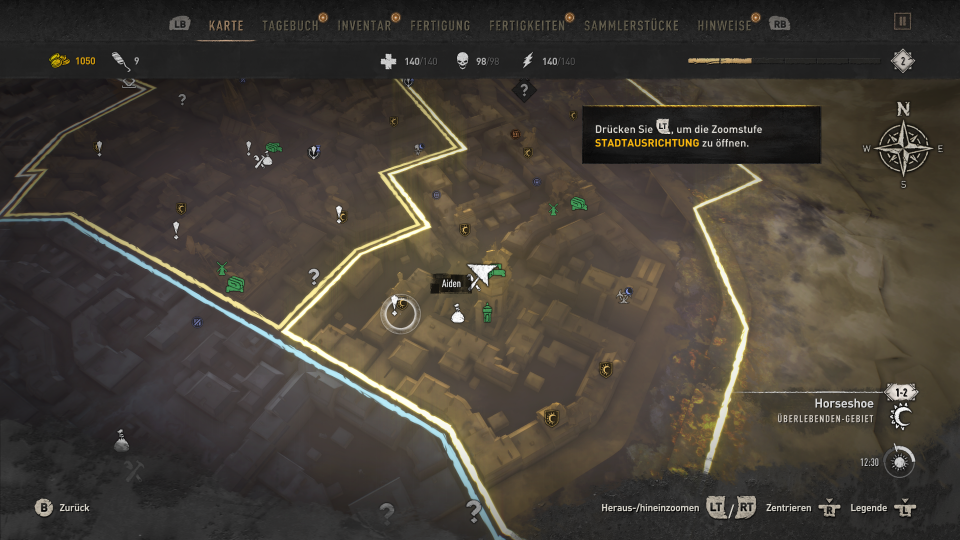This screenshot has height=540, width=960.
Task: Click Zentrieren to center the map
Action: (802, 508)
